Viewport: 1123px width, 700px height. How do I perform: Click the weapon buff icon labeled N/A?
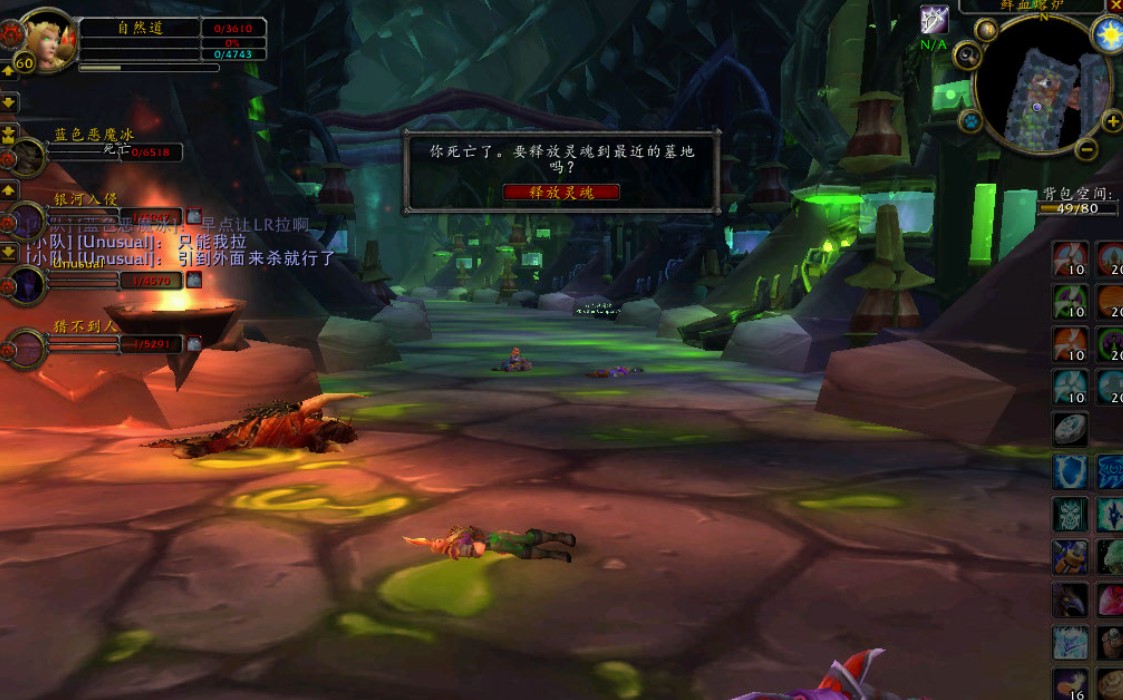[934, 21]
